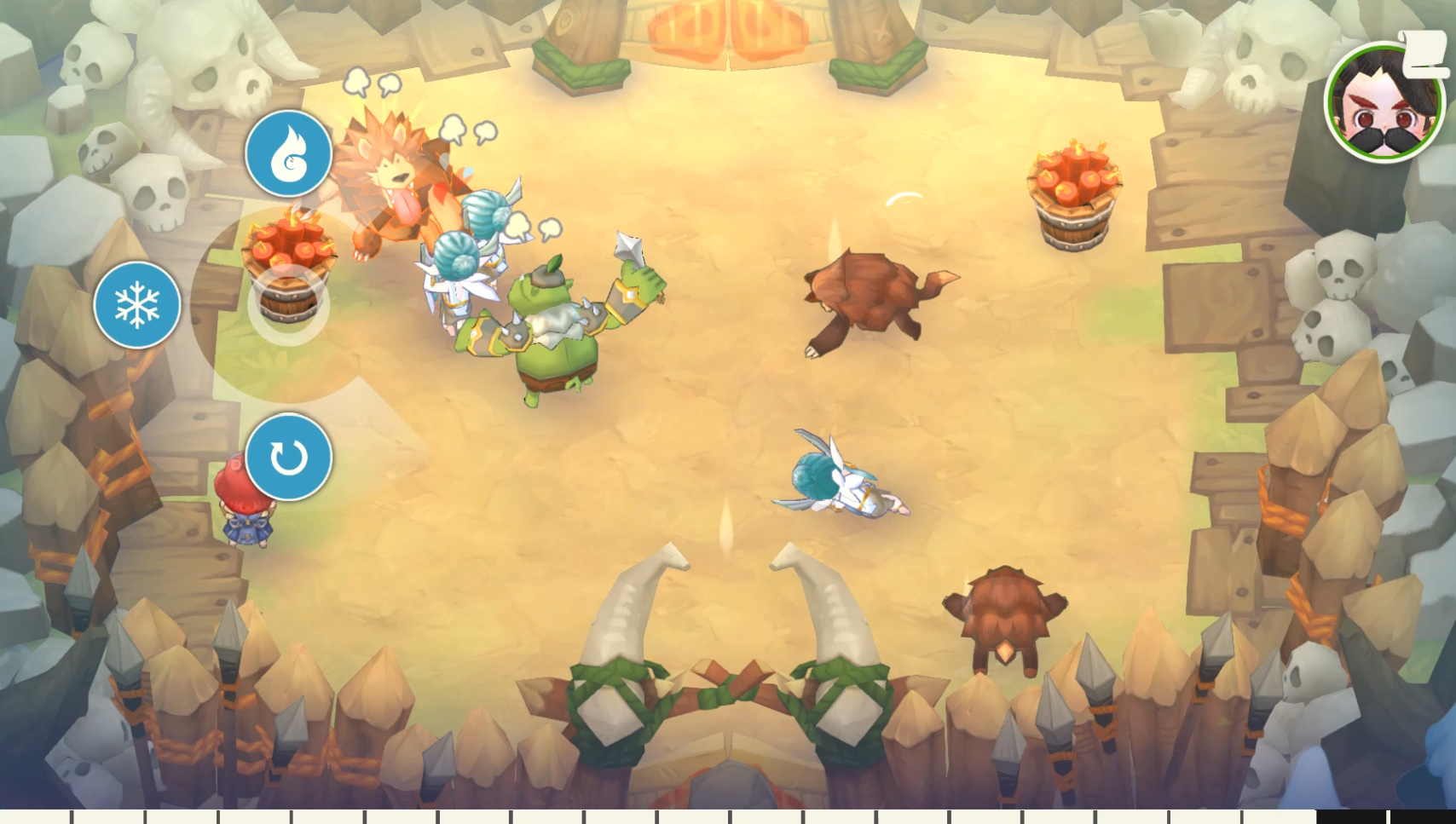Click the green orc with spiked armor
The height and width of the screenshot is (824, 1456).
point(558,332)
